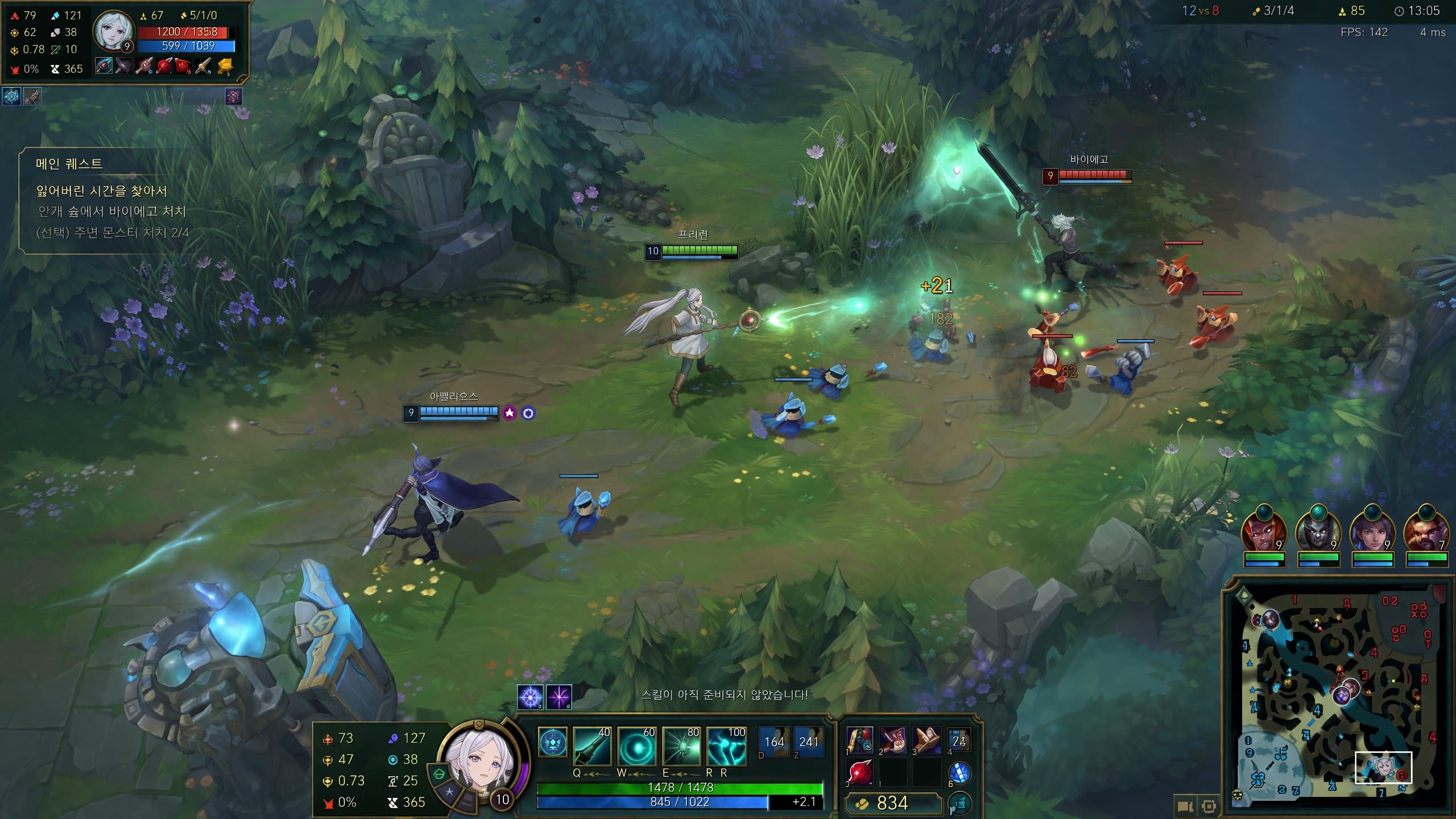Viewport: 1456px width, 819px height.
Task: Select the passive ability icon beside Q
Action: pos(552,743)
